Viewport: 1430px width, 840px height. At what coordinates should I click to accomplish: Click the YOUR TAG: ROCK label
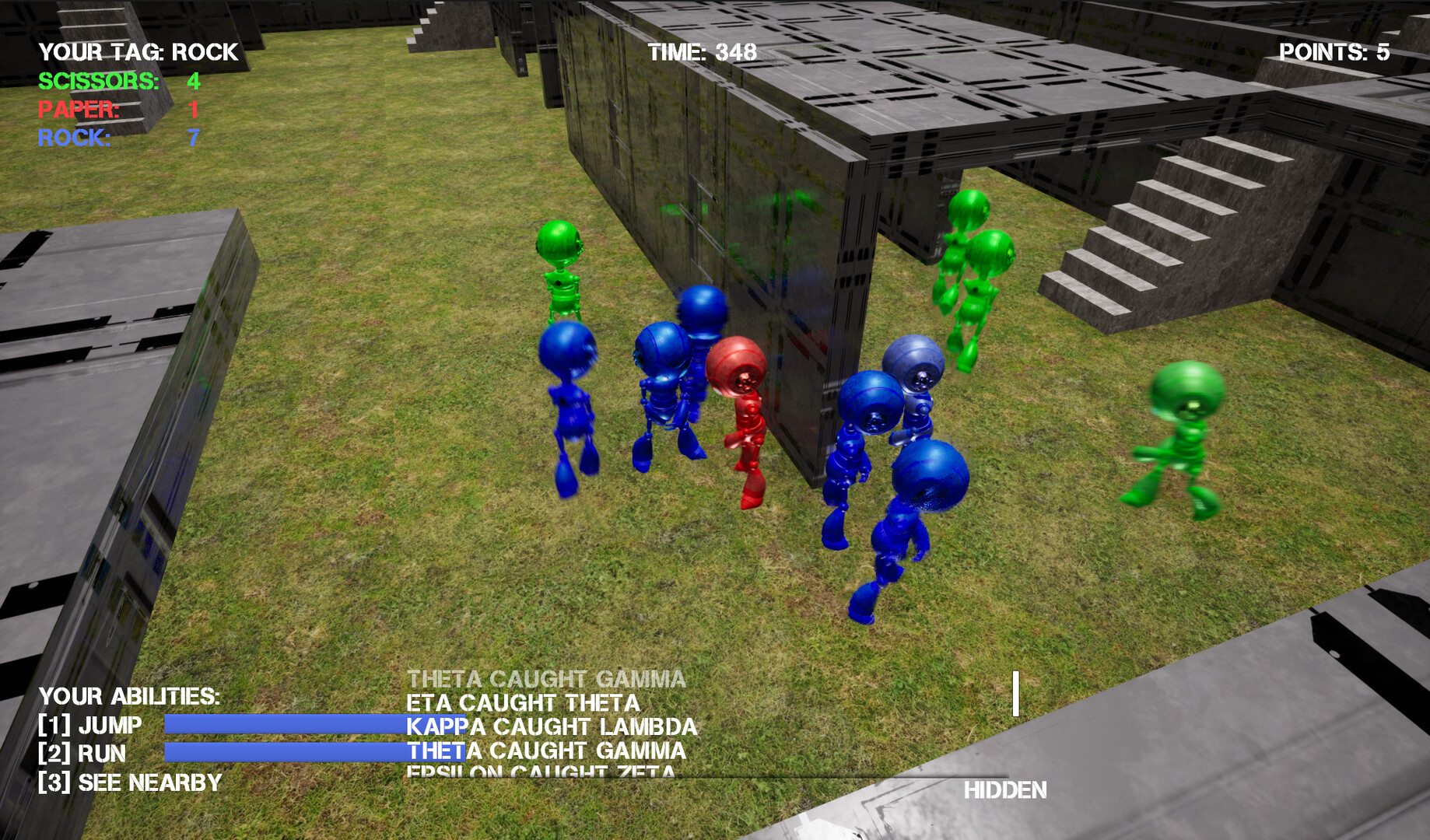(137, 53)
